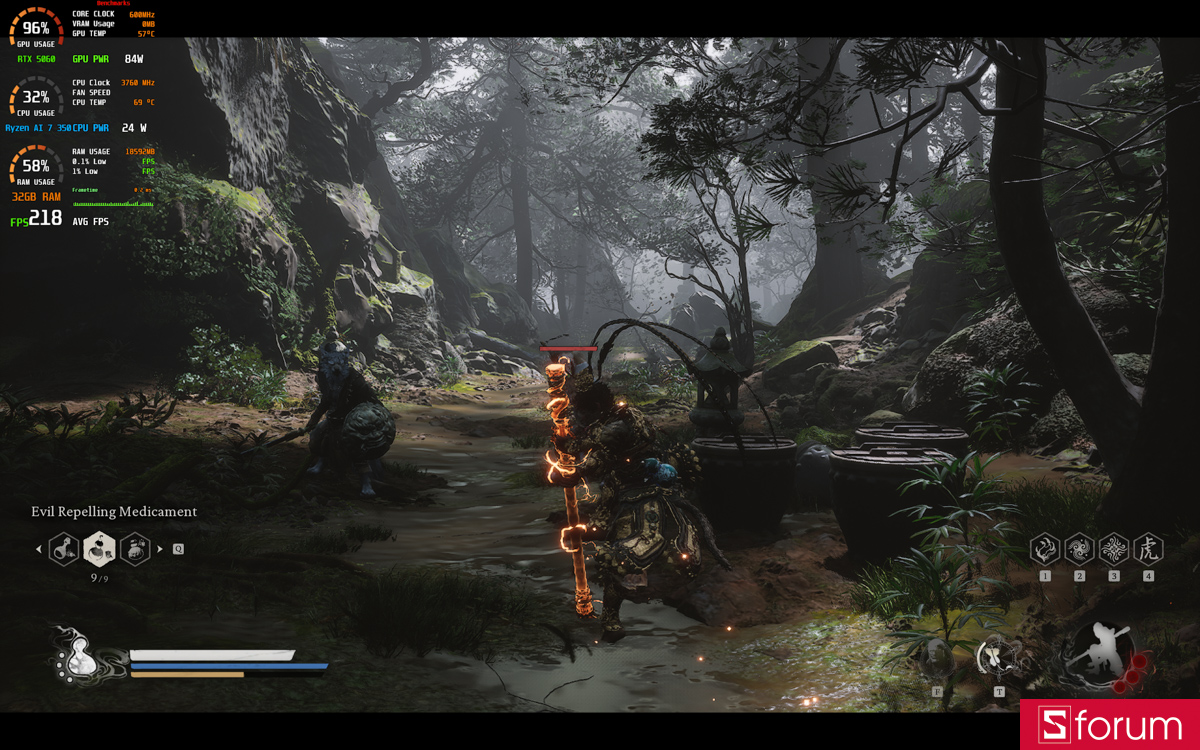The height and width of the screenshot is (750, 1200).
Task: Cycle items with the right arrow
Action: click(x=160, y=549)
